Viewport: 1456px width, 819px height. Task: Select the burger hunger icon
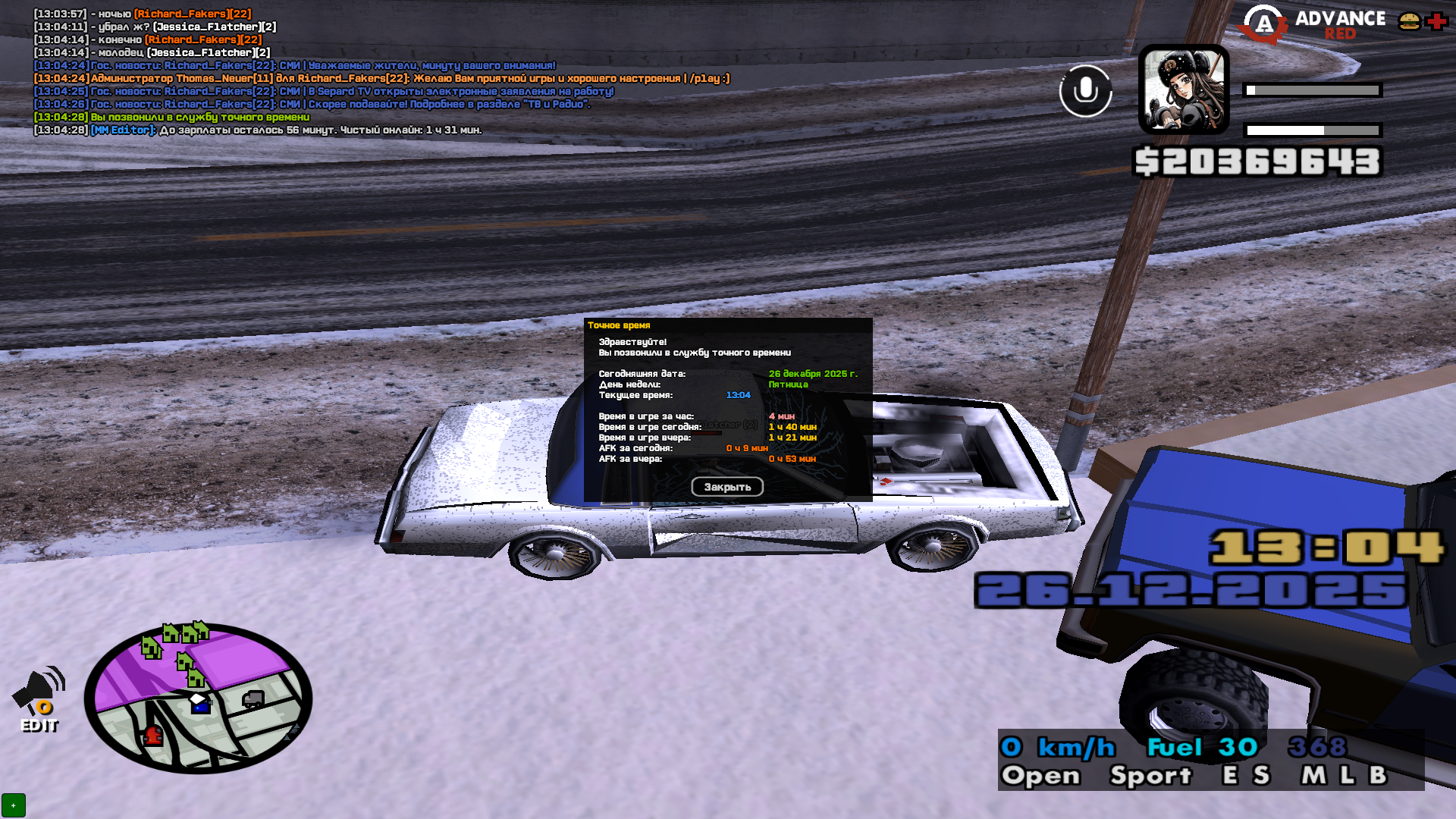pos(1409,21)
